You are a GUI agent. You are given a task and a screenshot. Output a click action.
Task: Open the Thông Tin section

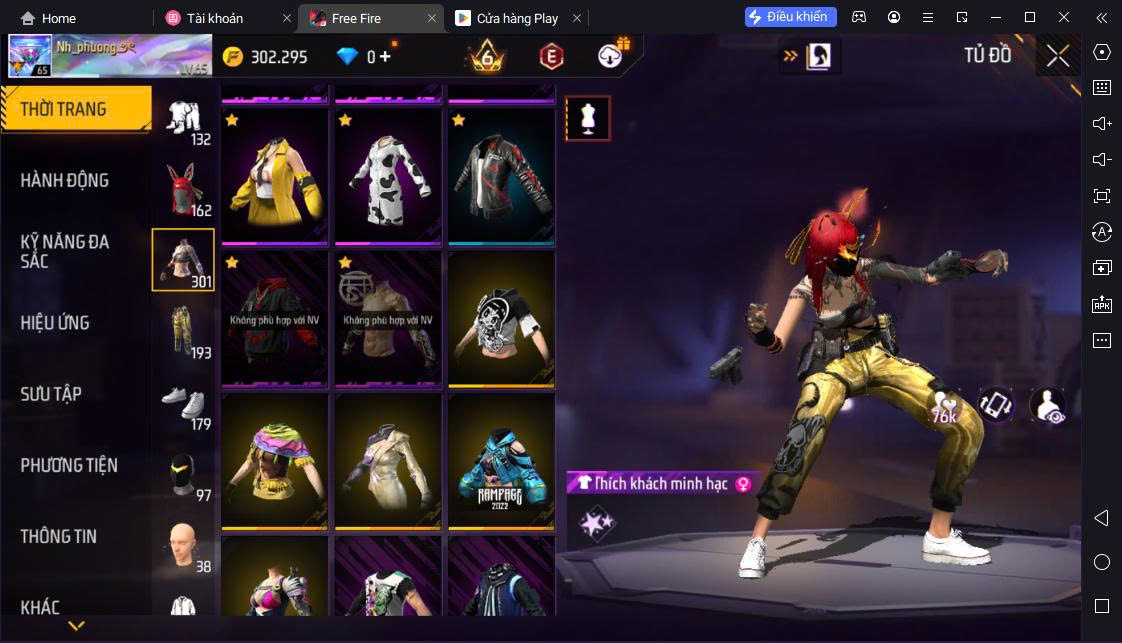click(59, 536)
